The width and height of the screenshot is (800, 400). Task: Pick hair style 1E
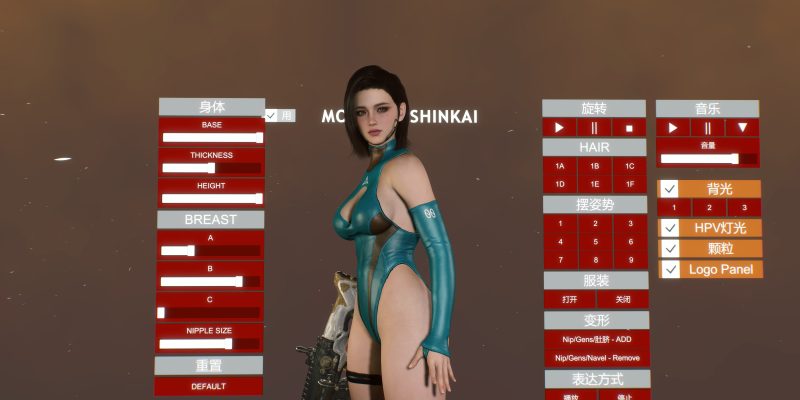coord(594,184)
